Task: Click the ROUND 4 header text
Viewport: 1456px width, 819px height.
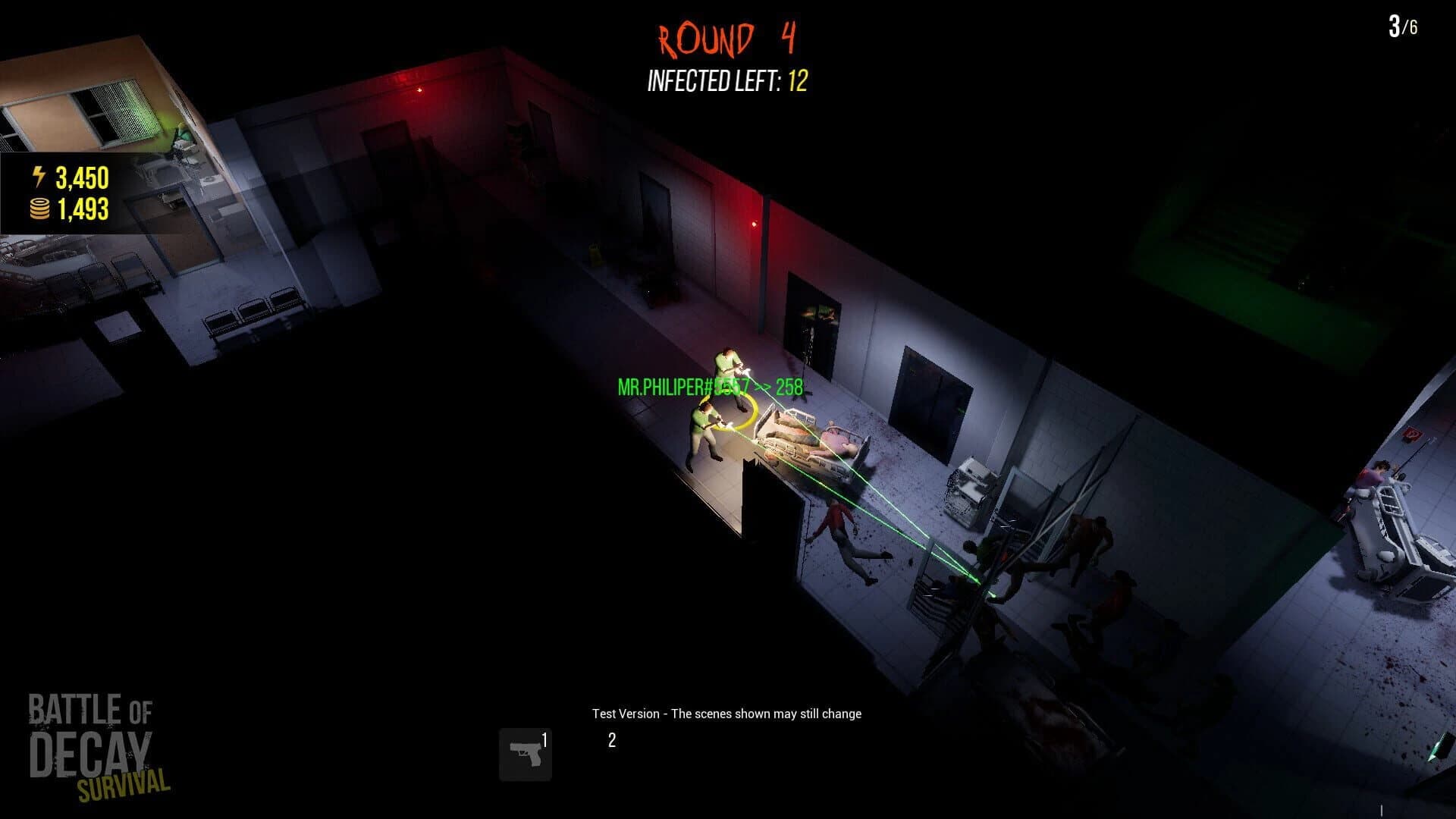Action: pyautogui.click(x=724, y=36)
